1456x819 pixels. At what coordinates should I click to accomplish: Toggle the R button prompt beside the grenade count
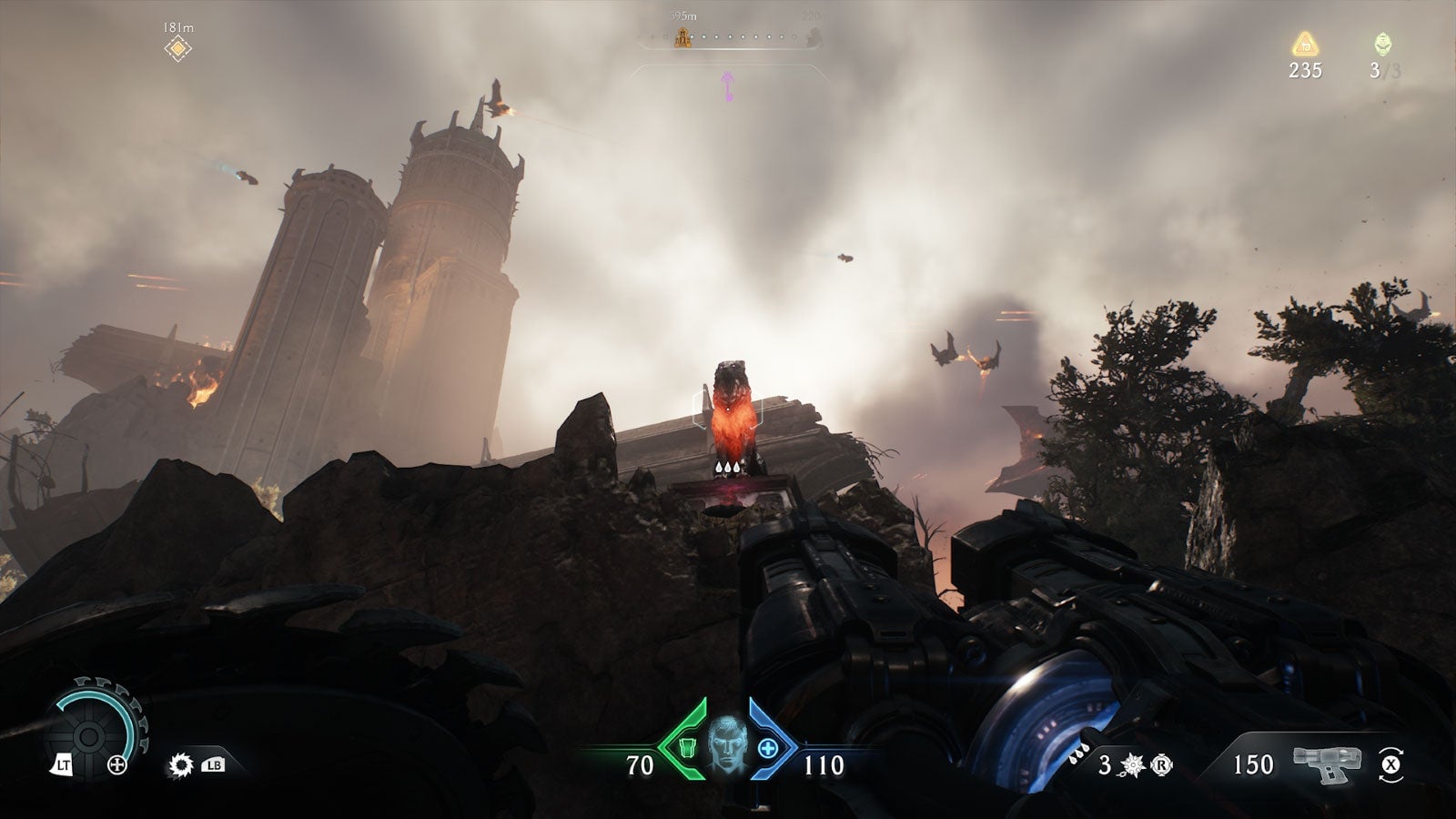(x=1162, y=764)
